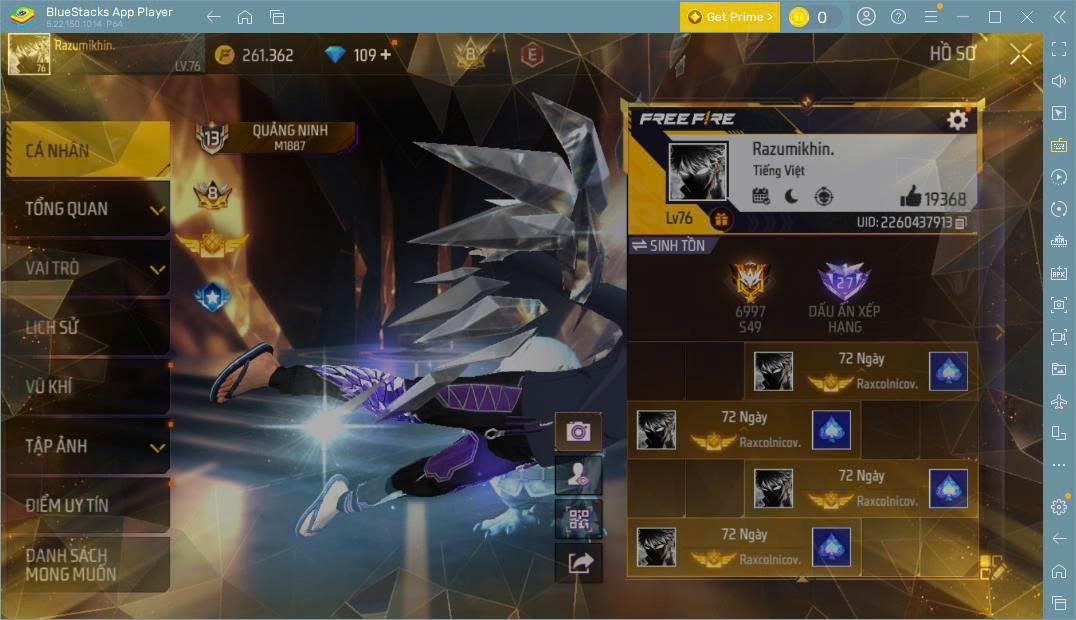
Task: Share the profile with arrow button
Action: click(x=578, y=563)
